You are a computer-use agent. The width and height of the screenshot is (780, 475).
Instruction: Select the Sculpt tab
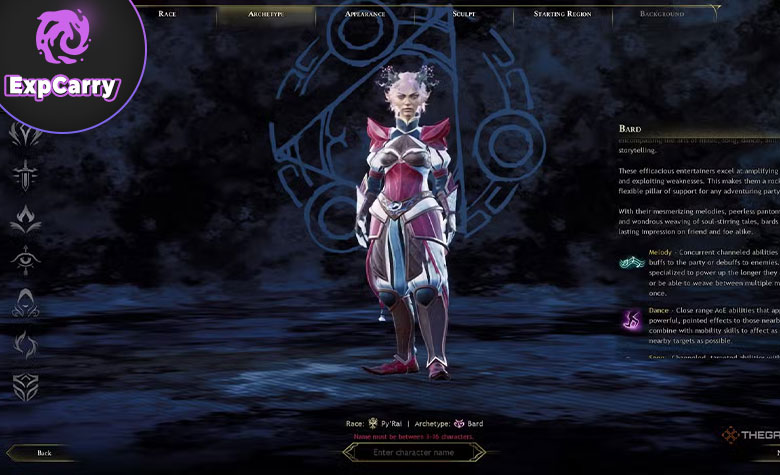point(463,14)
